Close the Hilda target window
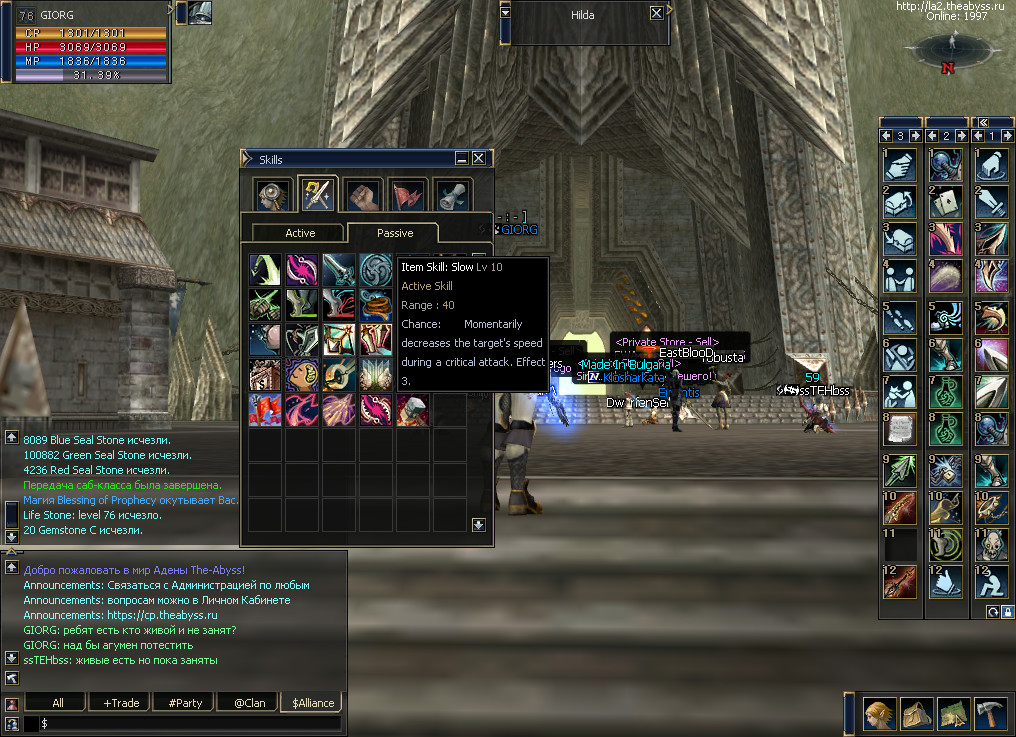The image size is (1016, 737). (656, 14)
